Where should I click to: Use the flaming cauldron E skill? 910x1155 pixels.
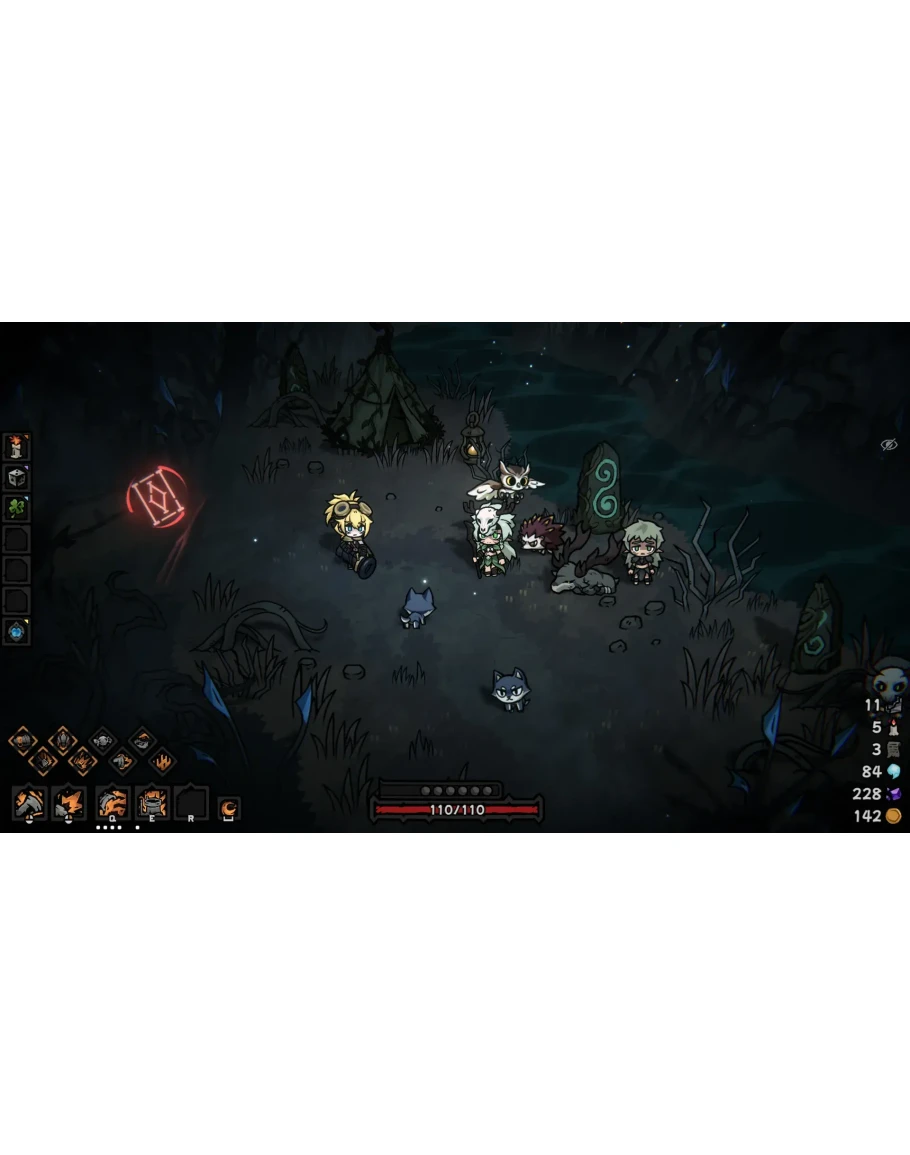click(152, 803)
